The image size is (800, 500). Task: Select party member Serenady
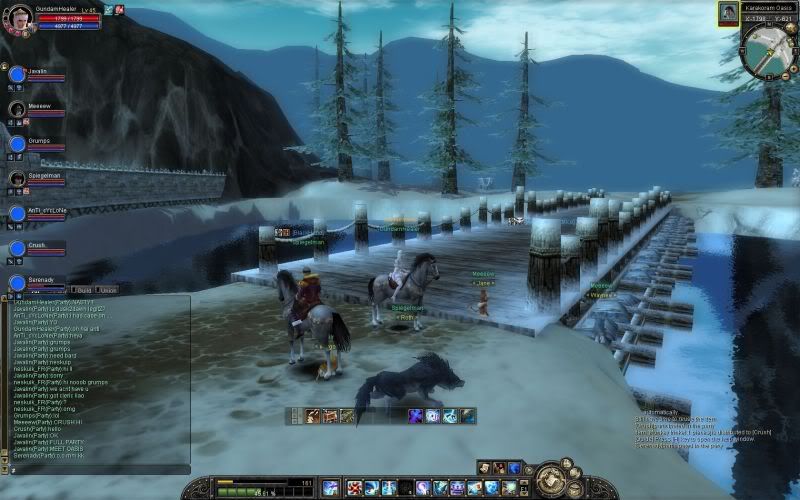coord(17,283)
